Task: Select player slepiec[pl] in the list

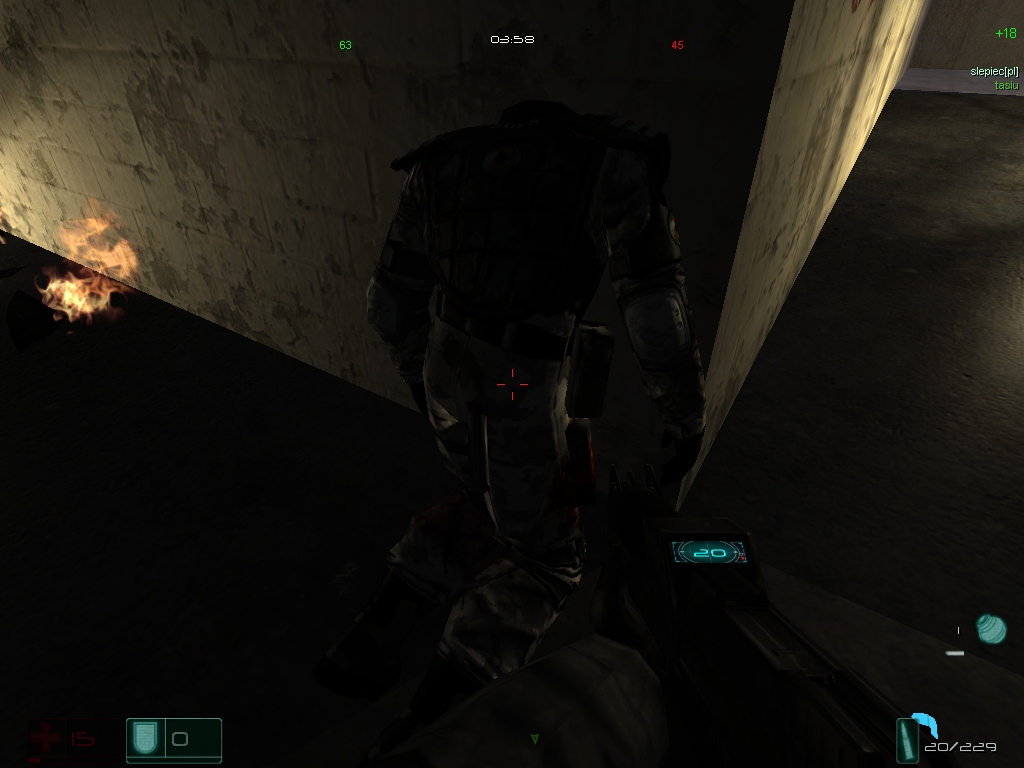Action: 993,72
